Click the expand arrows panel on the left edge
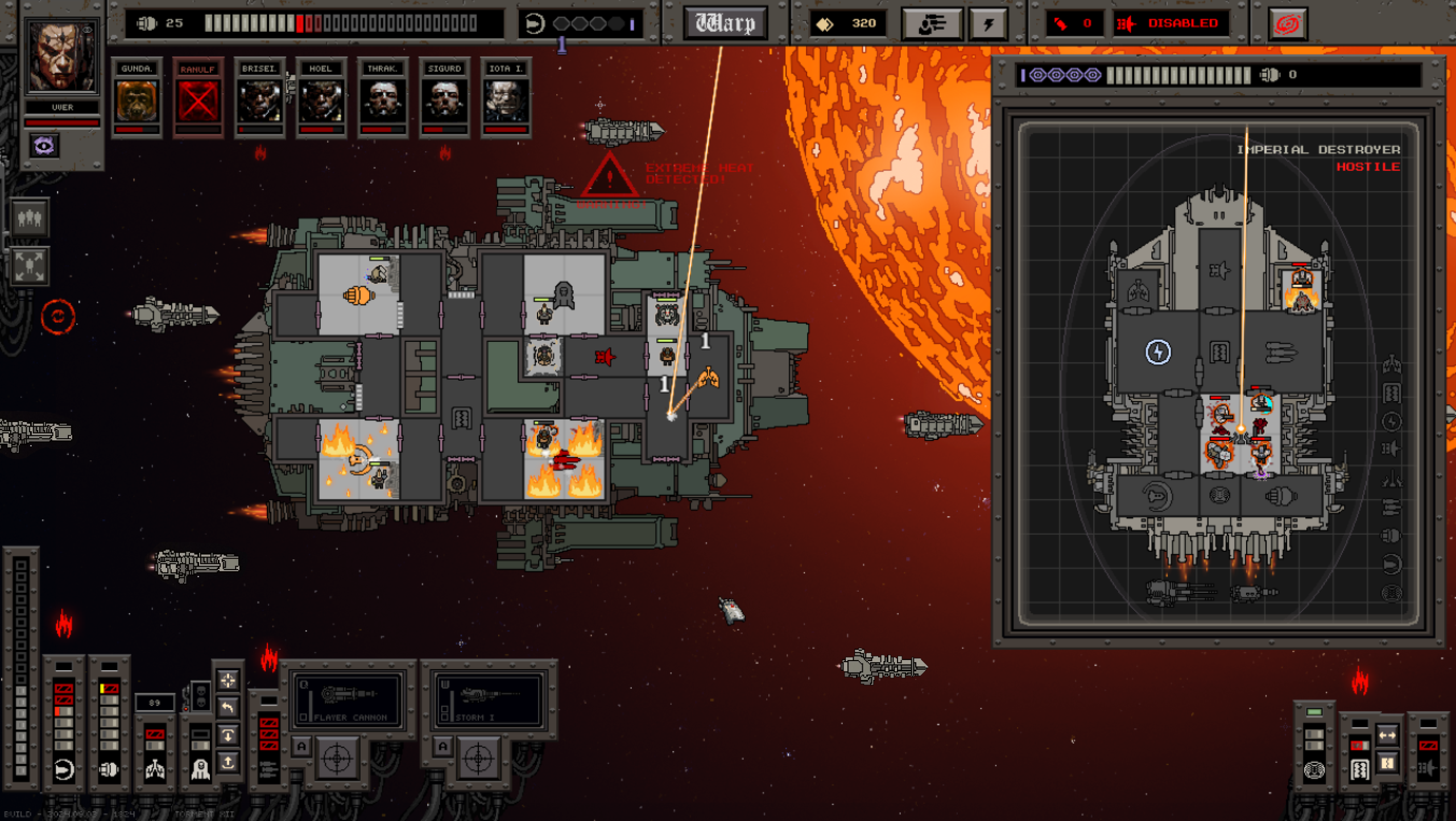 30,266
